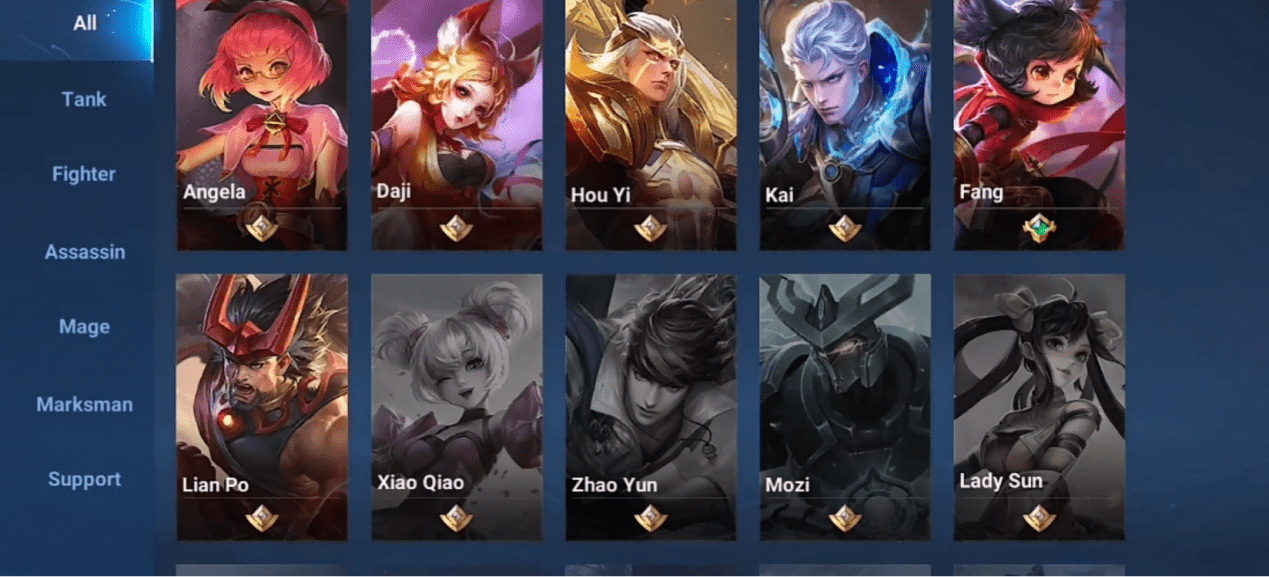Screen dimensions: 1269x577
Task: Show the Fighter heroes
Action: (x=84, y=174)
